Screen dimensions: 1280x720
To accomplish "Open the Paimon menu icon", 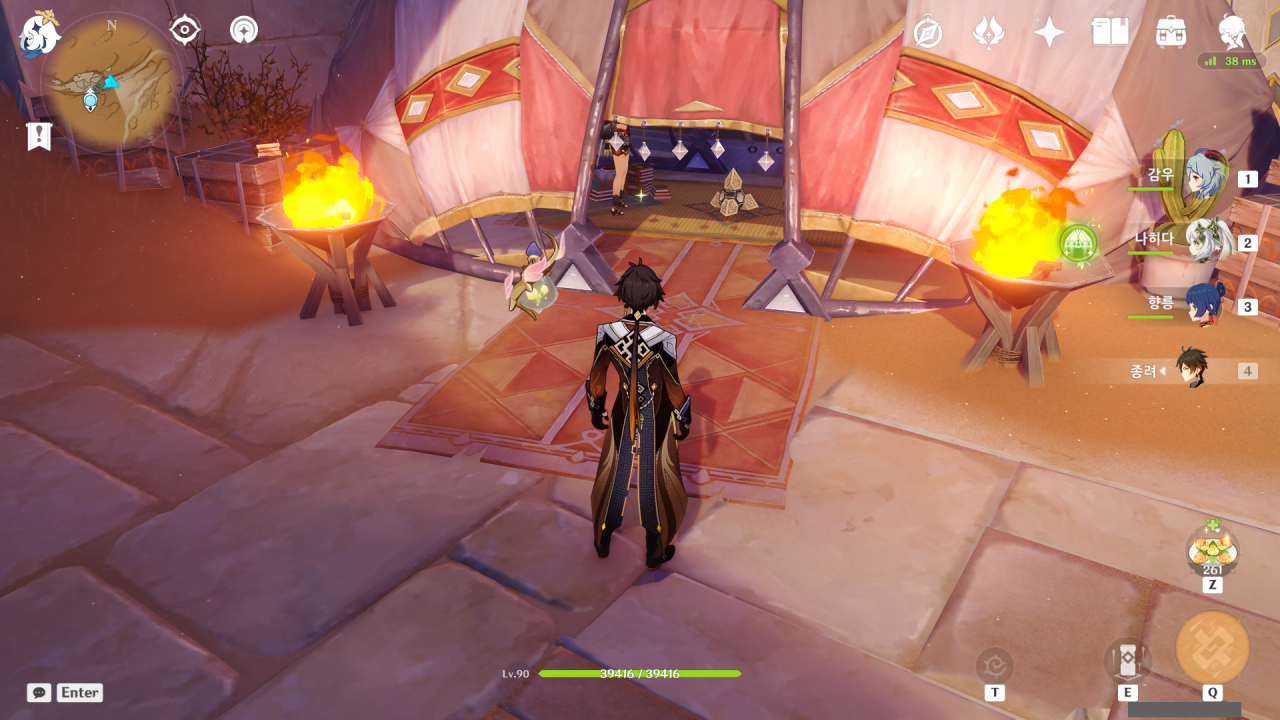I will pyautogui.click(x=40, y=34).
